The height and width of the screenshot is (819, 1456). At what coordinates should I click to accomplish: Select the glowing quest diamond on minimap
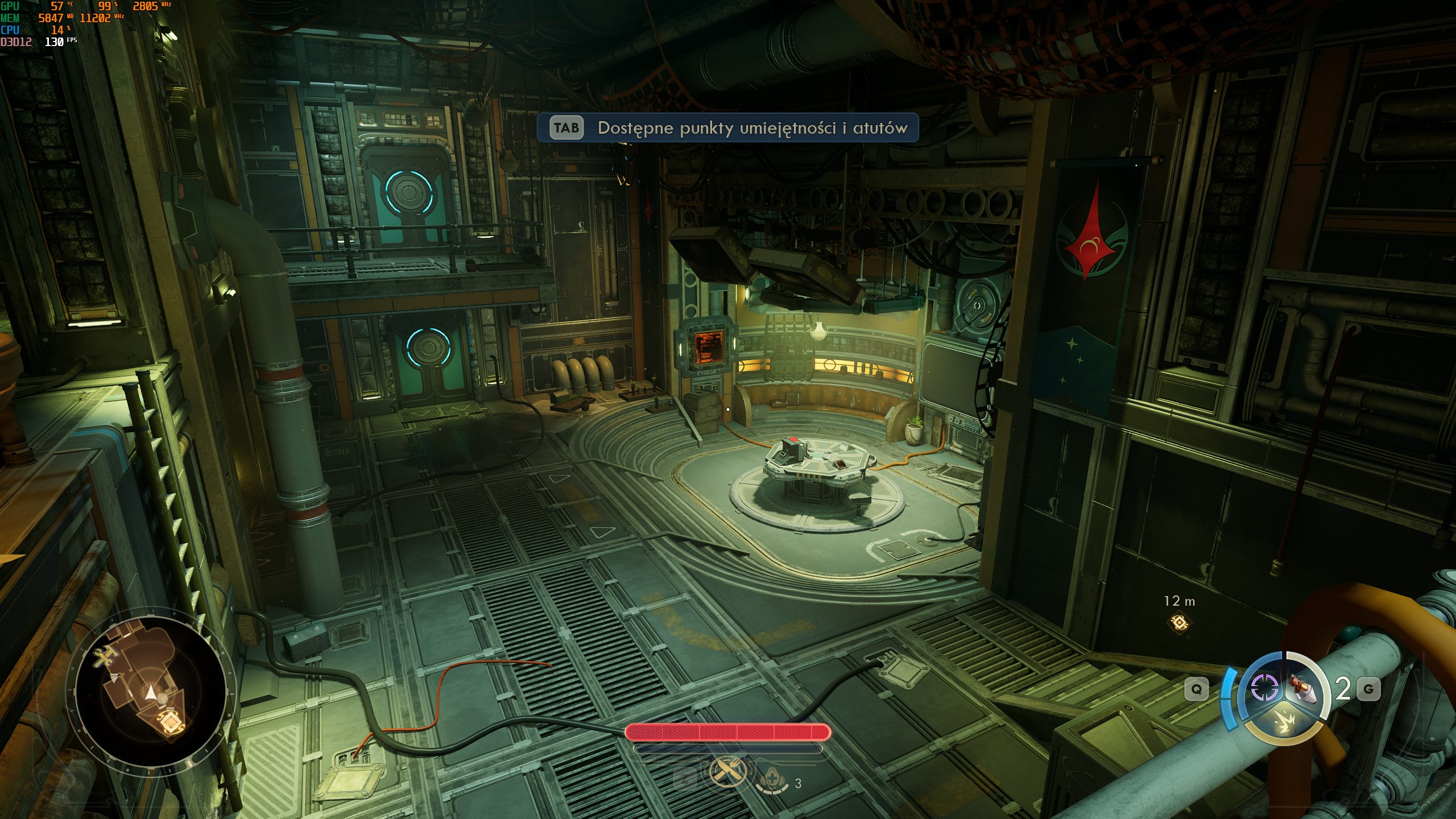pos(169,722)
